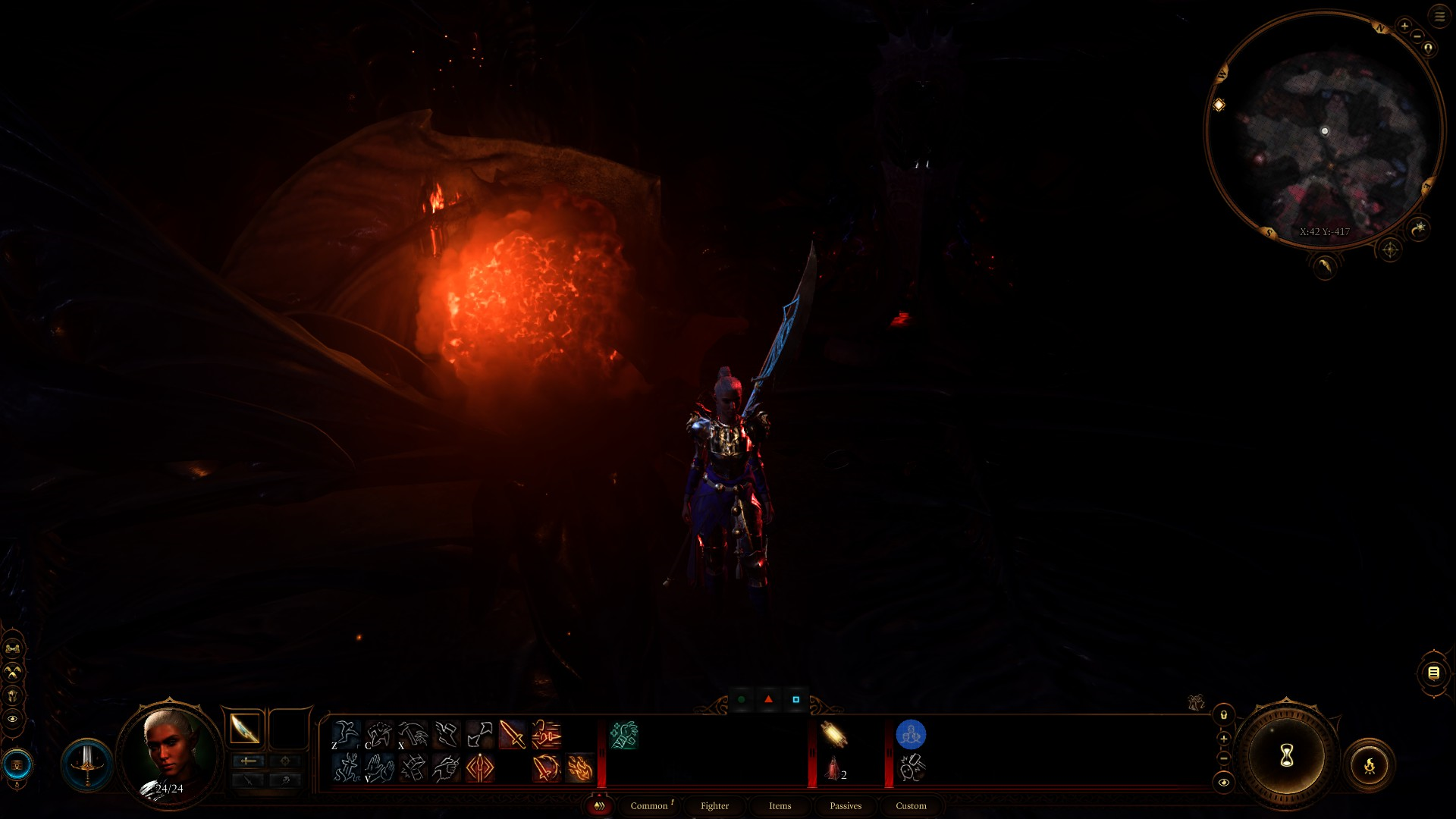Open the Common actions tab
This screenshot has height=819, width=1456.
click(x=649, y=805)
